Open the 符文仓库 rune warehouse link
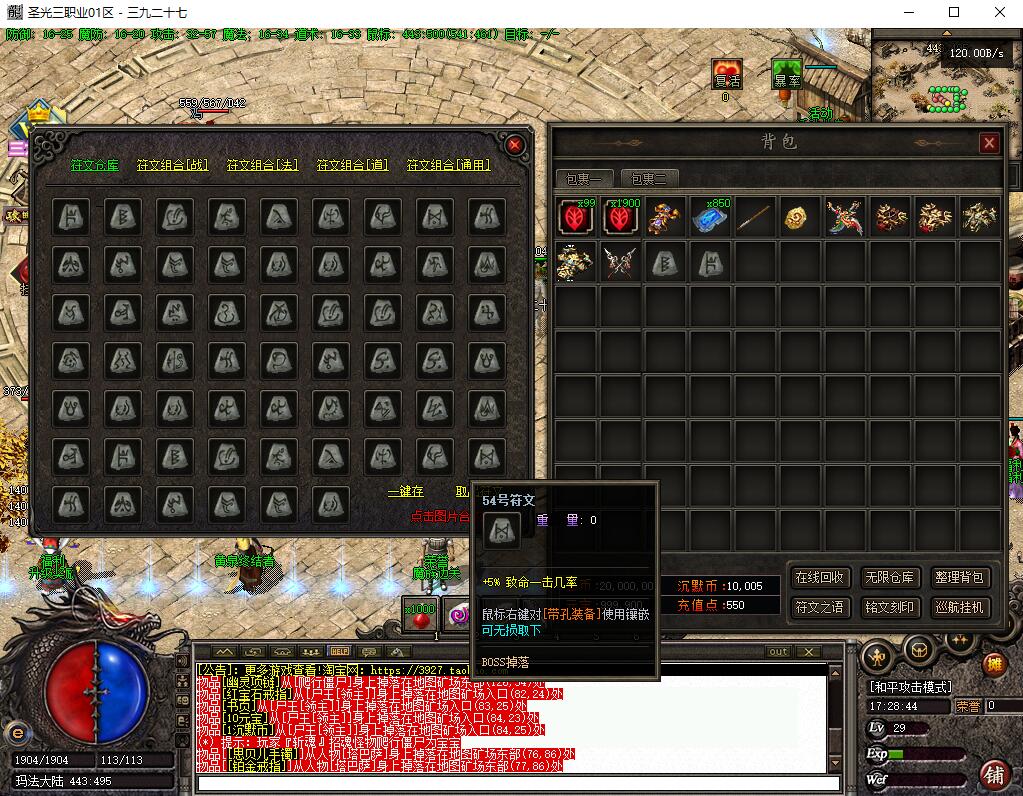This screenshot has height=796, width=1023. pos(94,165)
